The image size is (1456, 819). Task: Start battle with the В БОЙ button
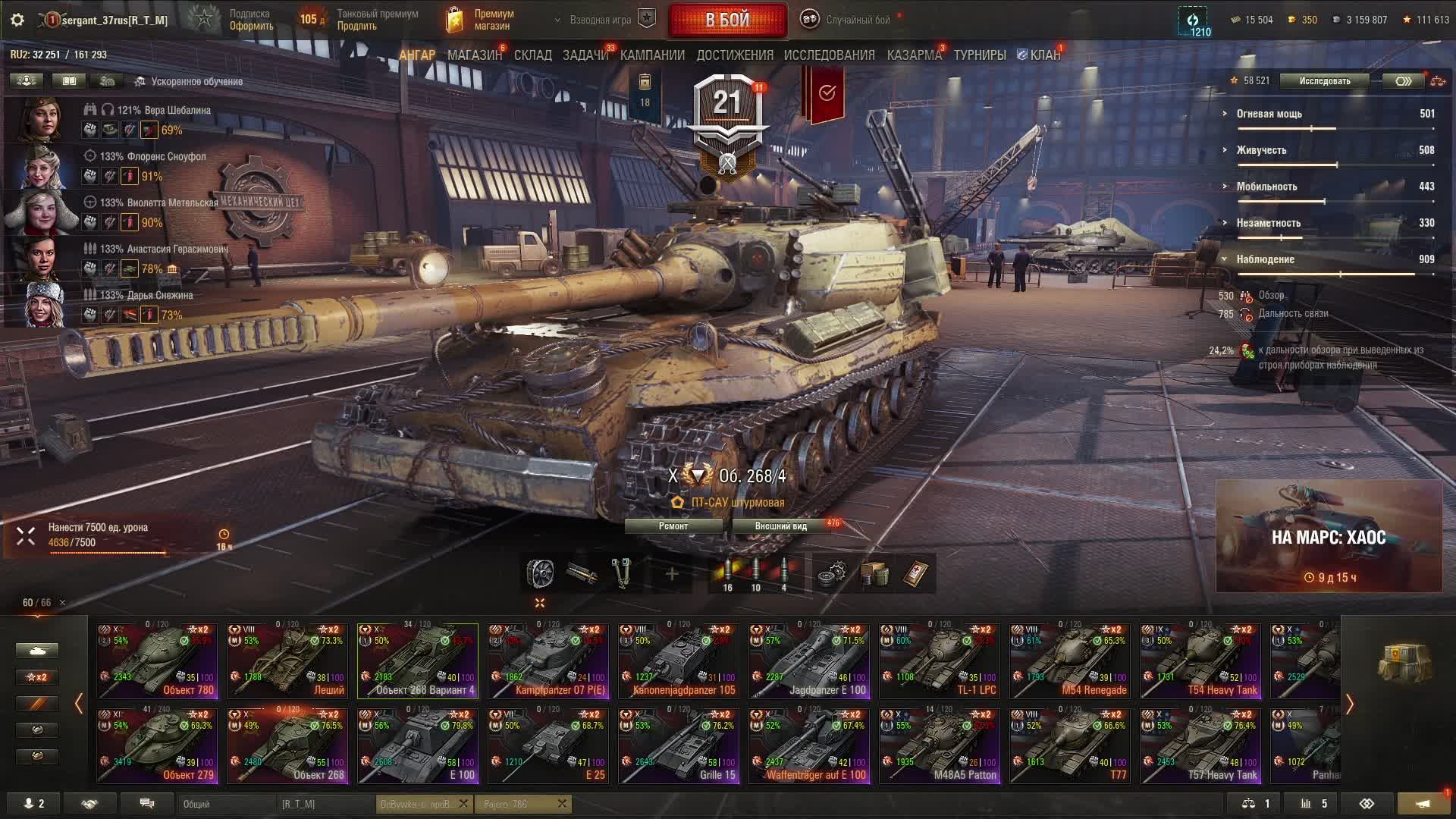coord(727,20)
